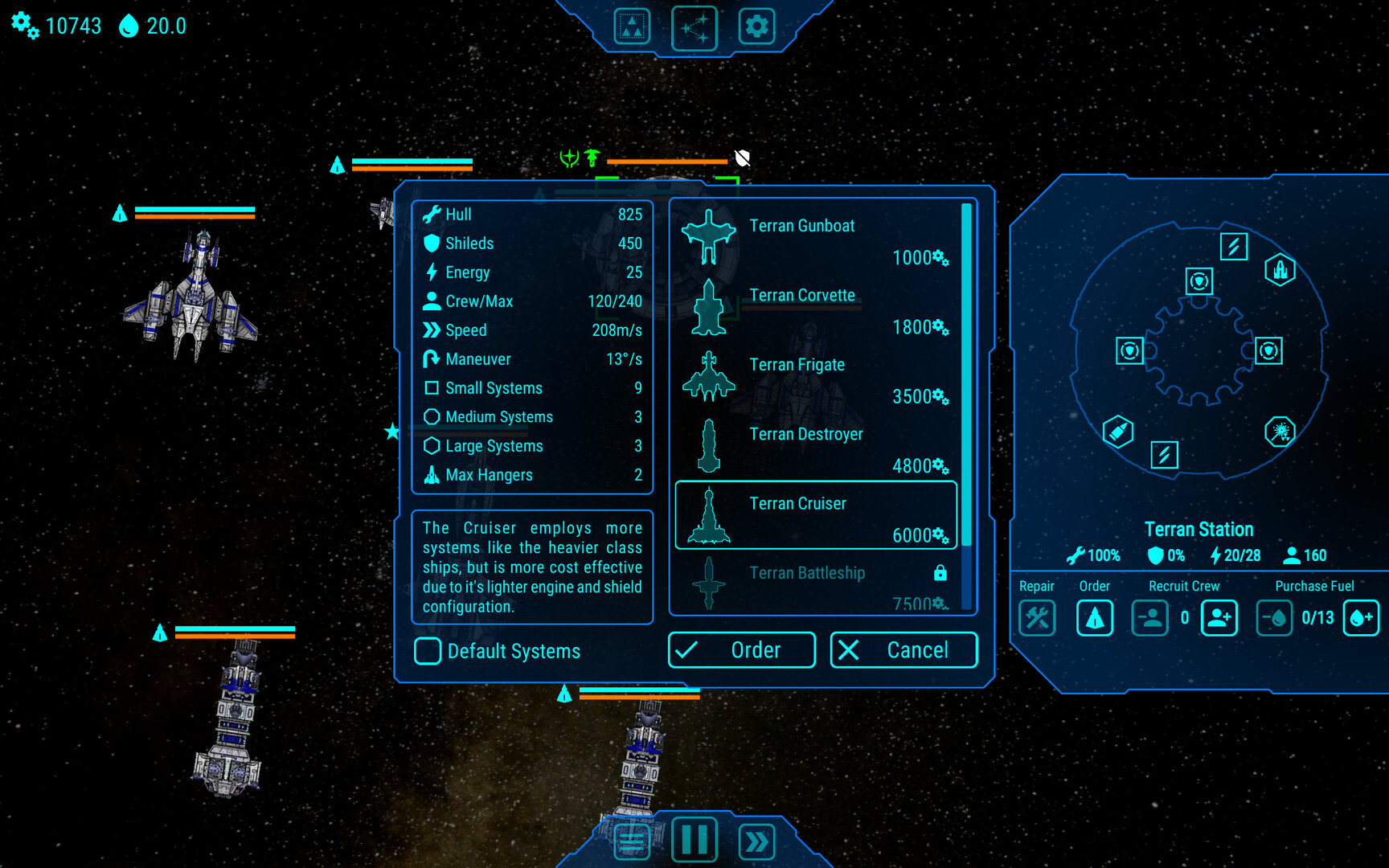Click the constellation link icon at top center
1389x868 pixels.
(694, 27)
